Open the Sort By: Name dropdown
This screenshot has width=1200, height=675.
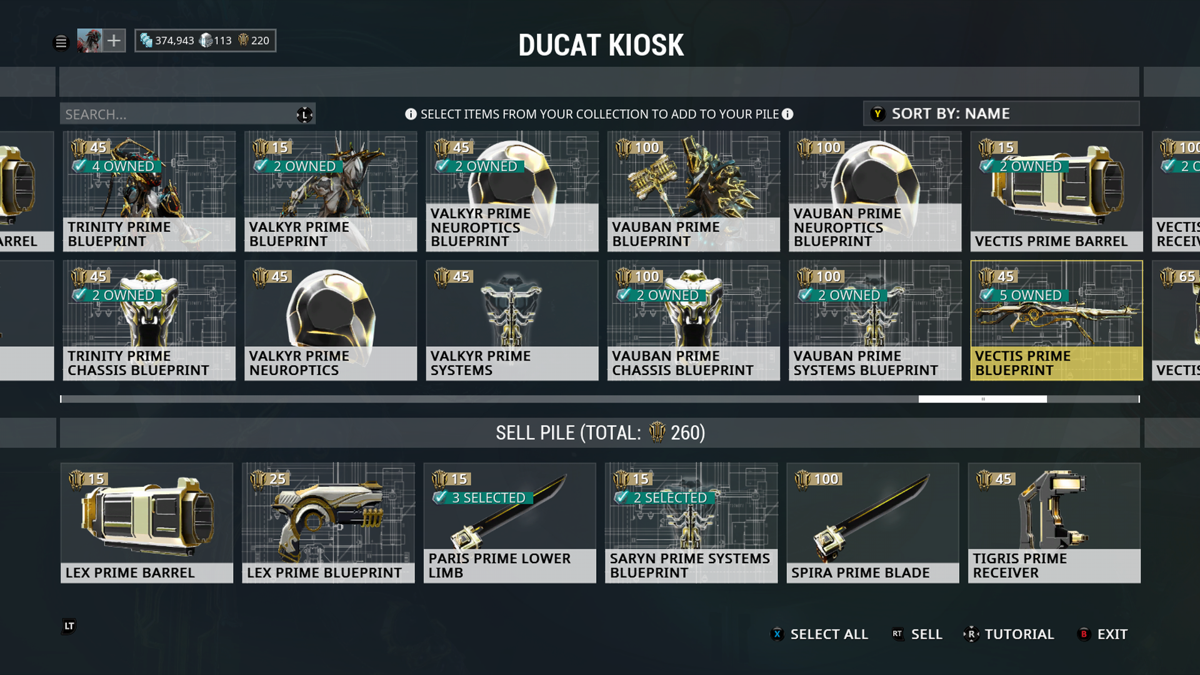1000,113
